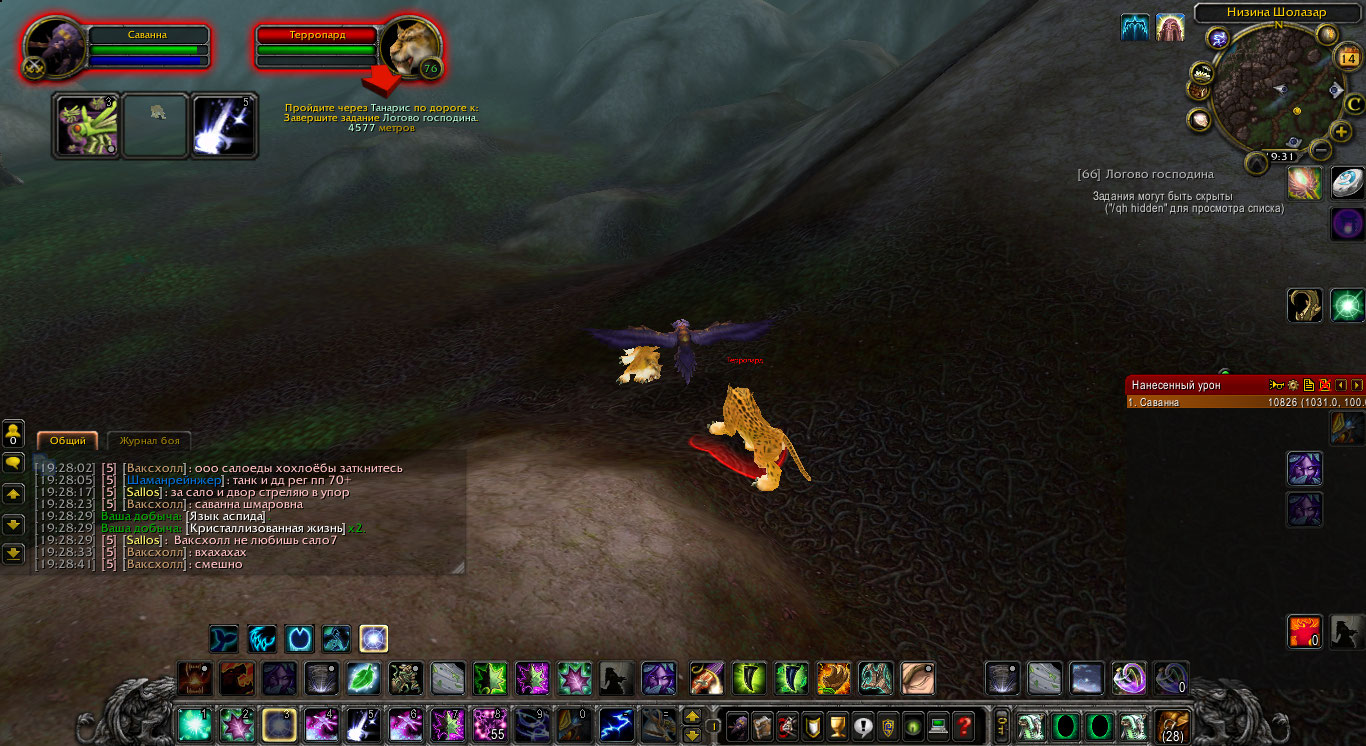
Task: Activate the glowing moonkin form stance button
Action: (373, 639)
